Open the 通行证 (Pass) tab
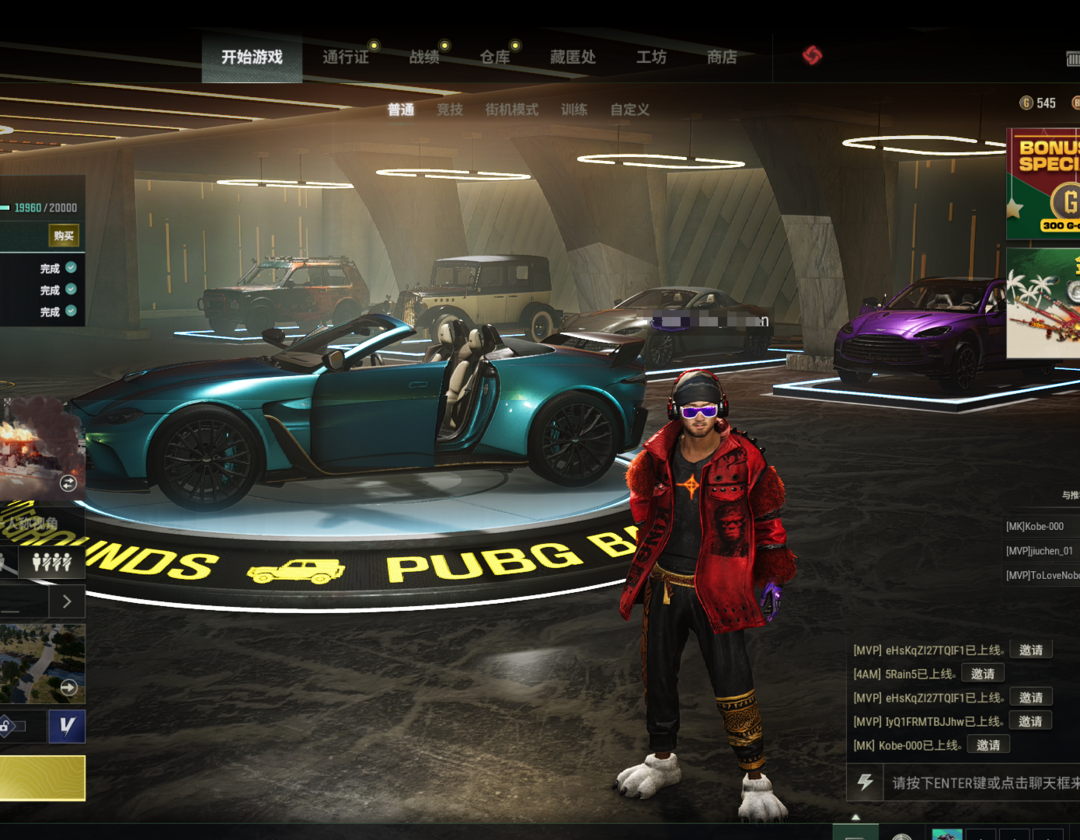Screen dimensions: 1080x840 [345, 58]
